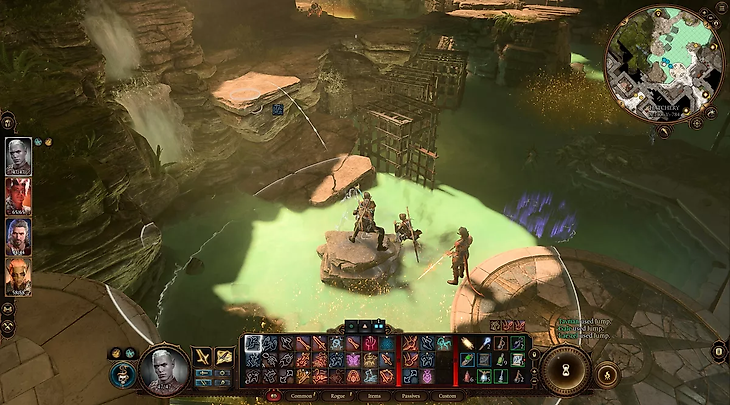Select the white-haired party member portrait
The height and width of the screenshot is (405, 730).
(18, 156)
